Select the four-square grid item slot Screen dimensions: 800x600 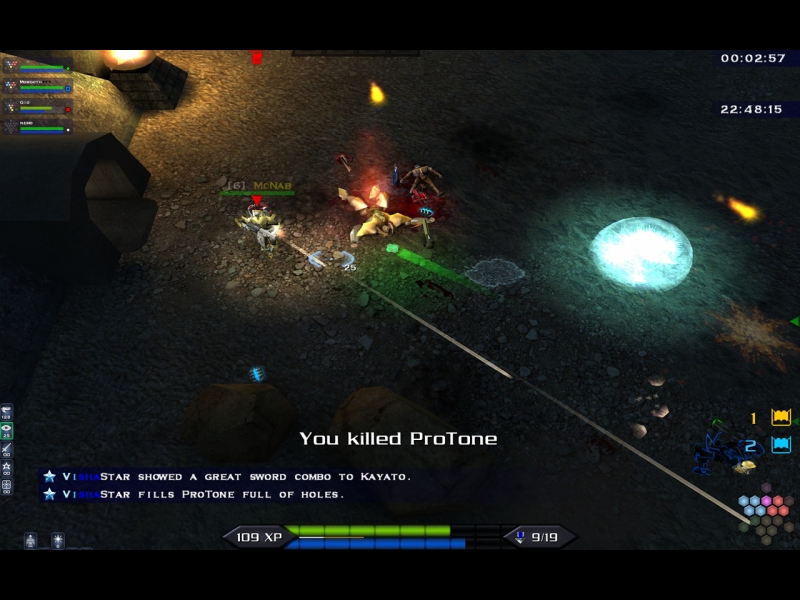click(7, 486)
